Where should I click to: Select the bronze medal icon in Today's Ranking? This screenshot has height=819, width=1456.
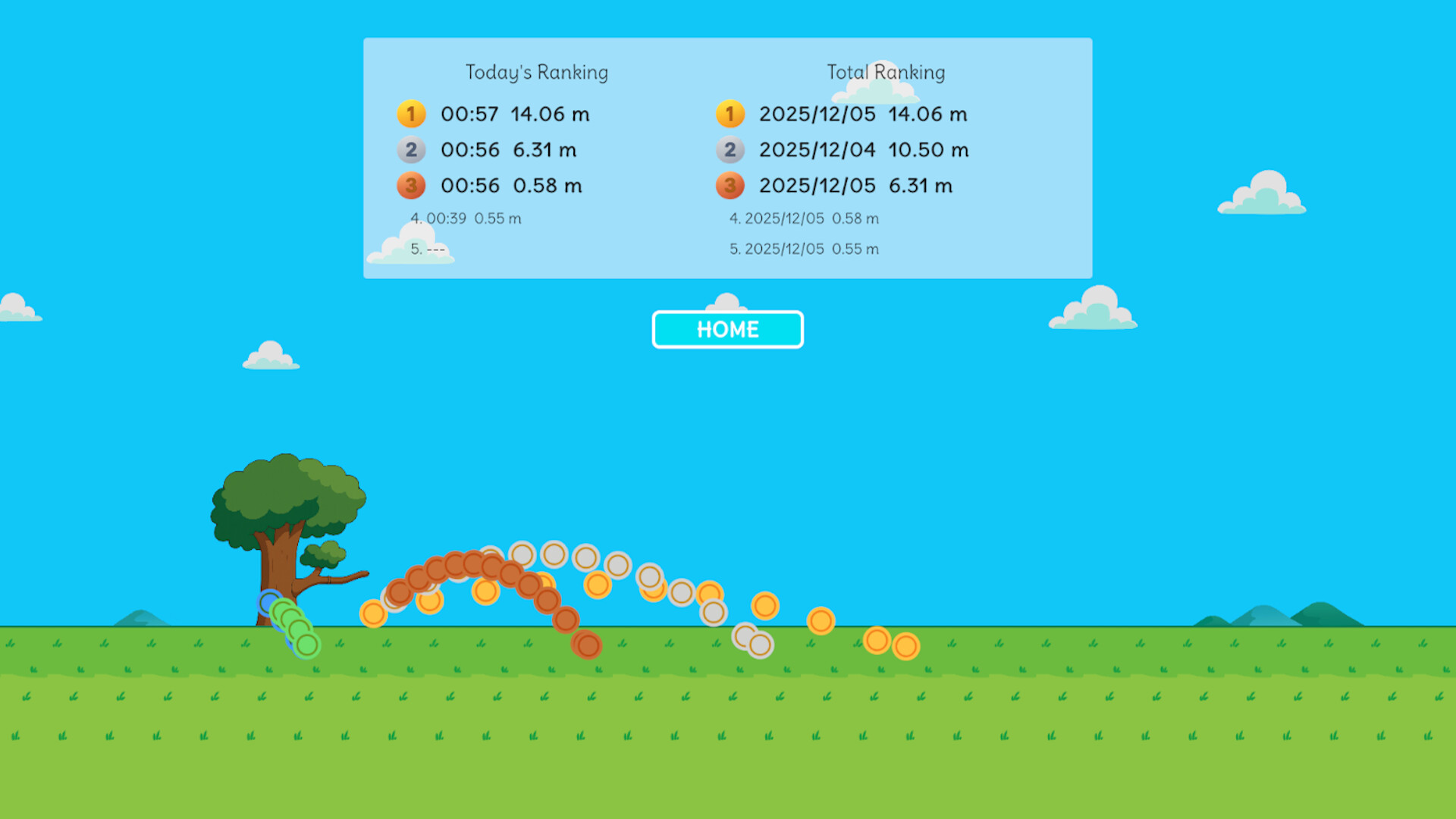(x=411, y=185)
